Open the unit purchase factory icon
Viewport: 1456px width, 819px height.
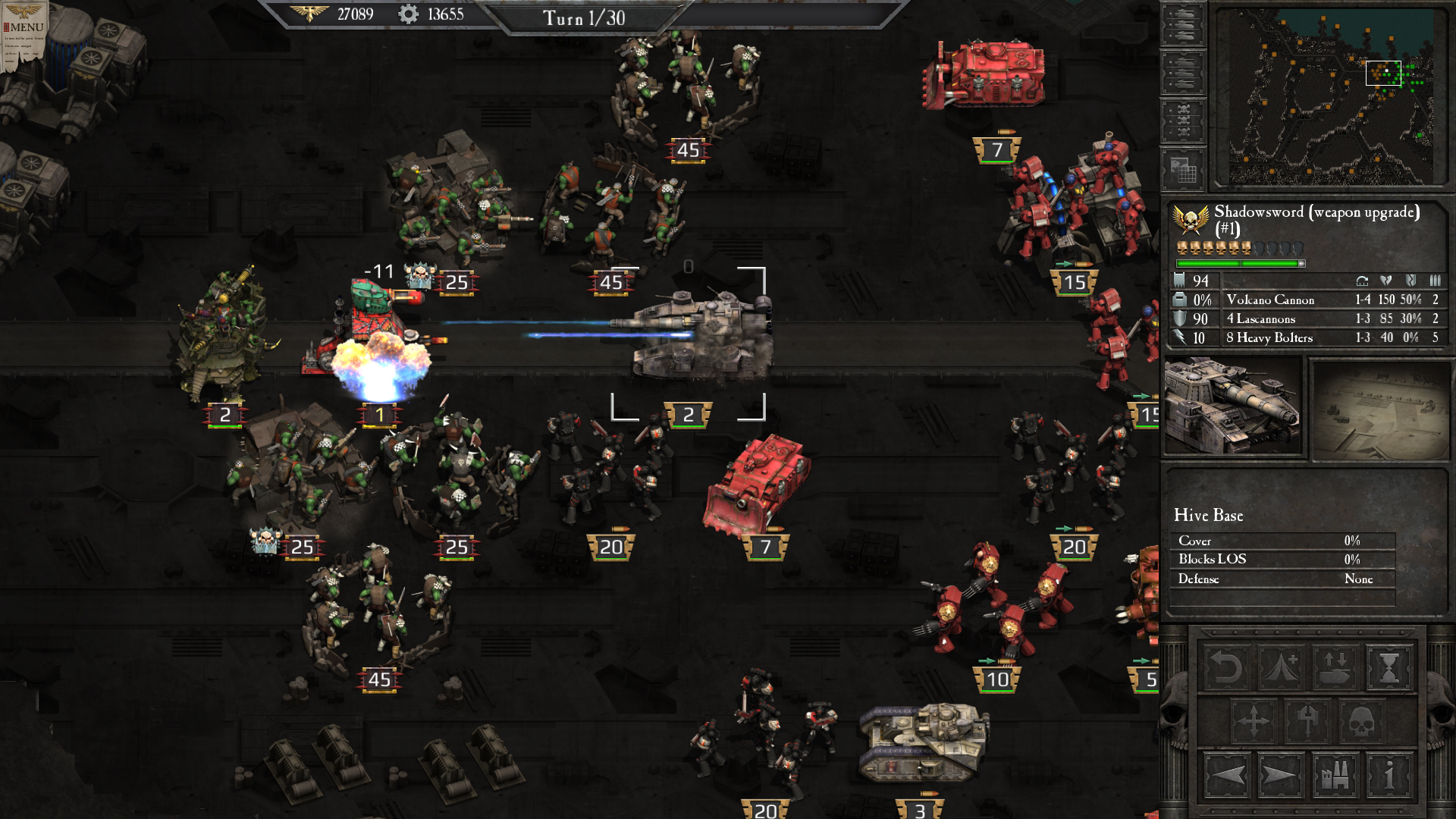click(x=1334, y=776)
